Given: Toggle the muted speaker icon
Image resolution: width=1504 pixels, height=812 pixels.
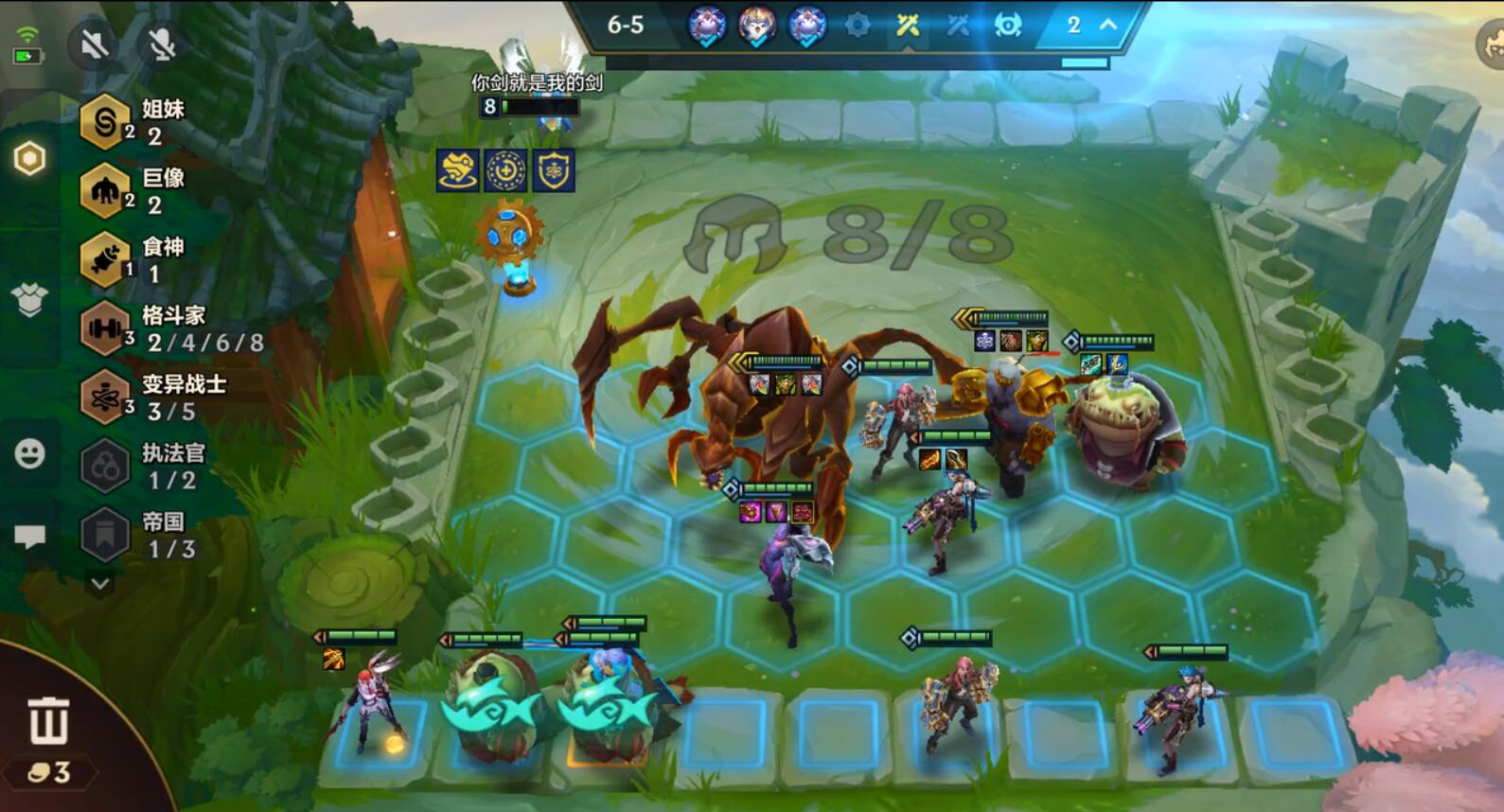Looking at the screenshot, I should pyautogui.click(x=95, y=44).
